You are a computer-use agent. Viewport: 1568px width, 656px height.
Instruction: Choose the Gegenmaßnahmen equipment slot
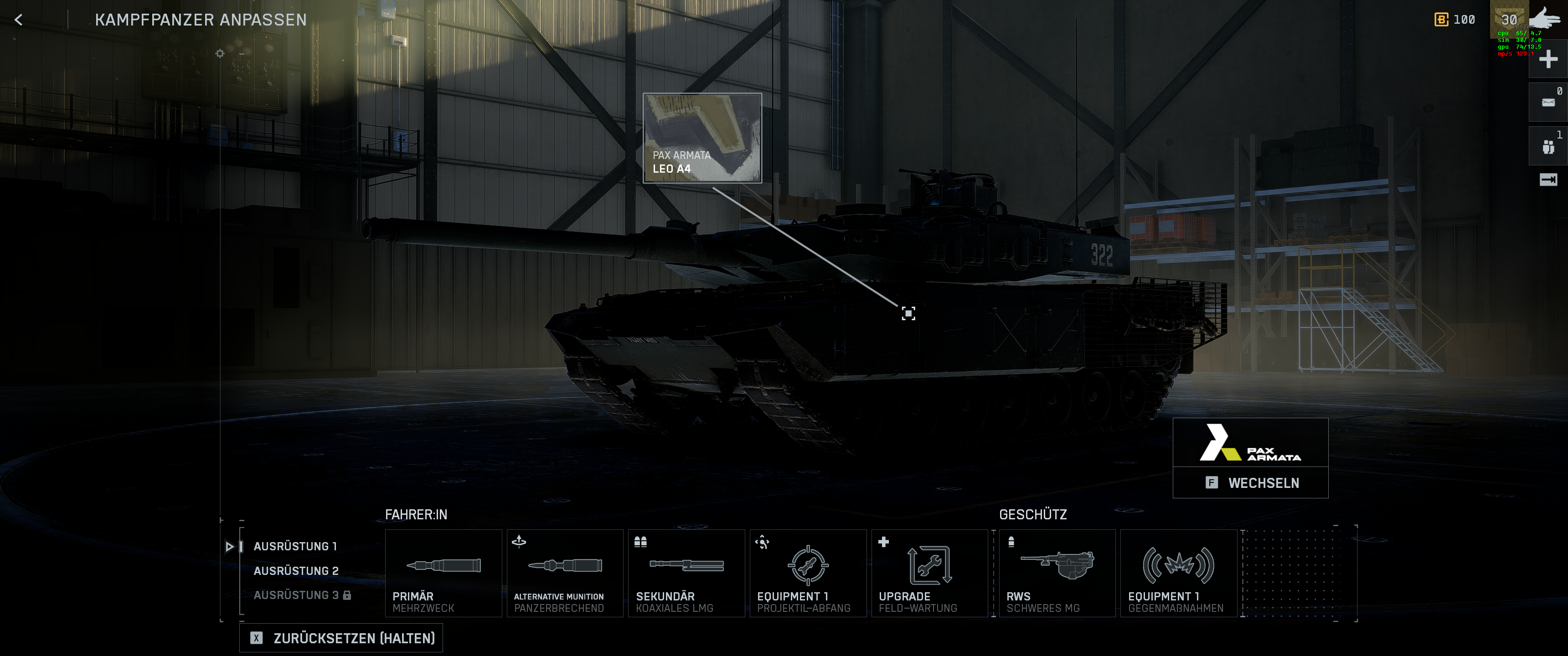coord(1178,573)
